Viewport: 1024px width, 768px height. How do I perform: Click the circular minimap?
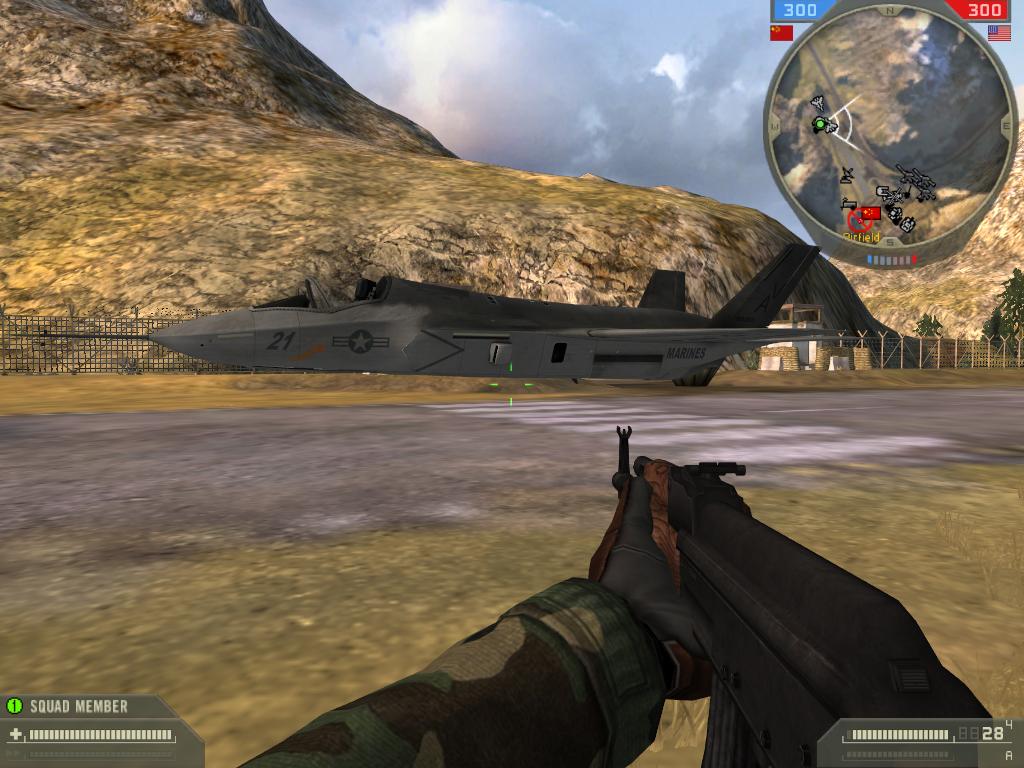coord(890,137)
